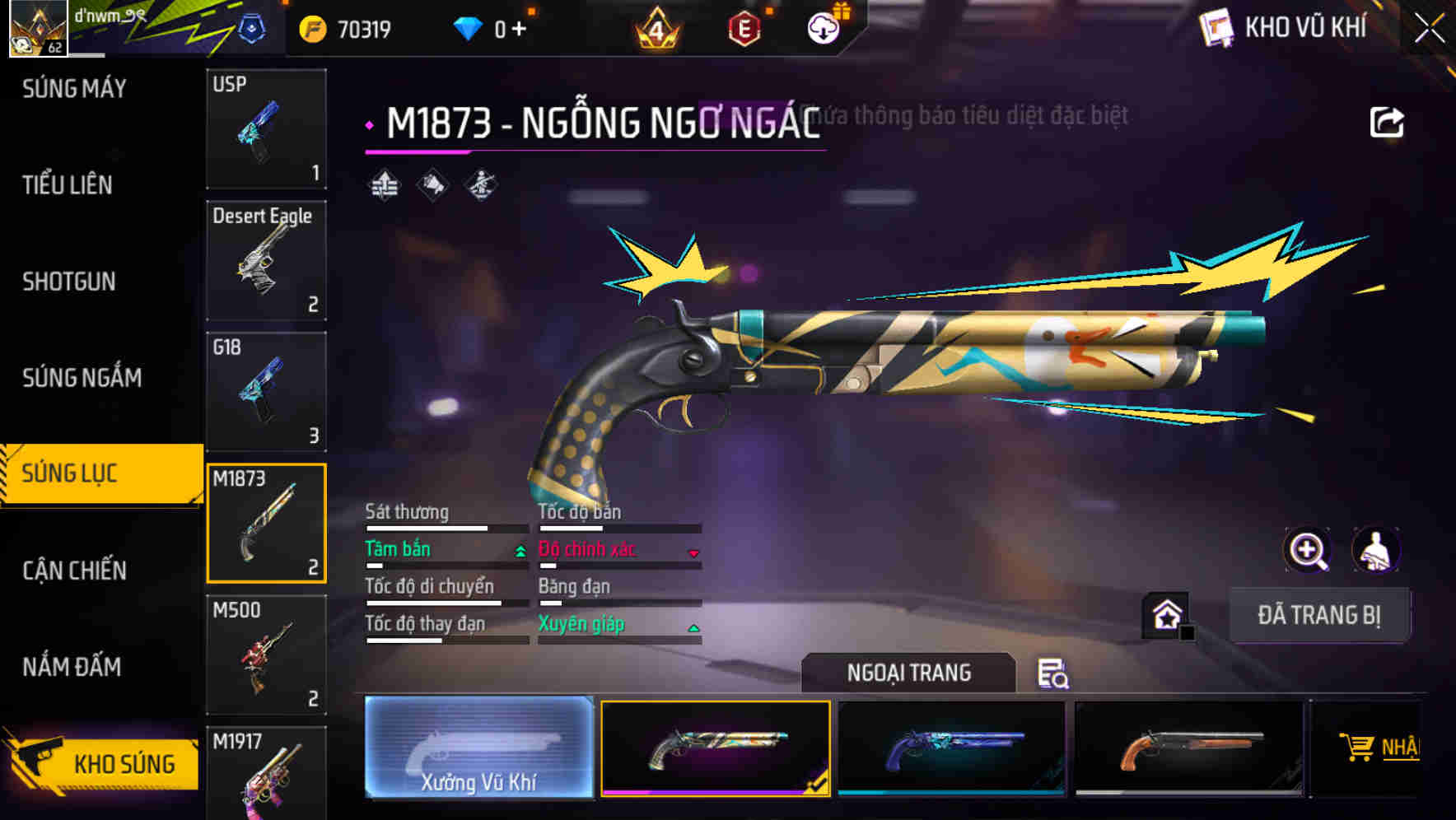This screenshot has height=820, width=1456.
Task: Select the M500 weapon in the list
Action: point(266,655)
